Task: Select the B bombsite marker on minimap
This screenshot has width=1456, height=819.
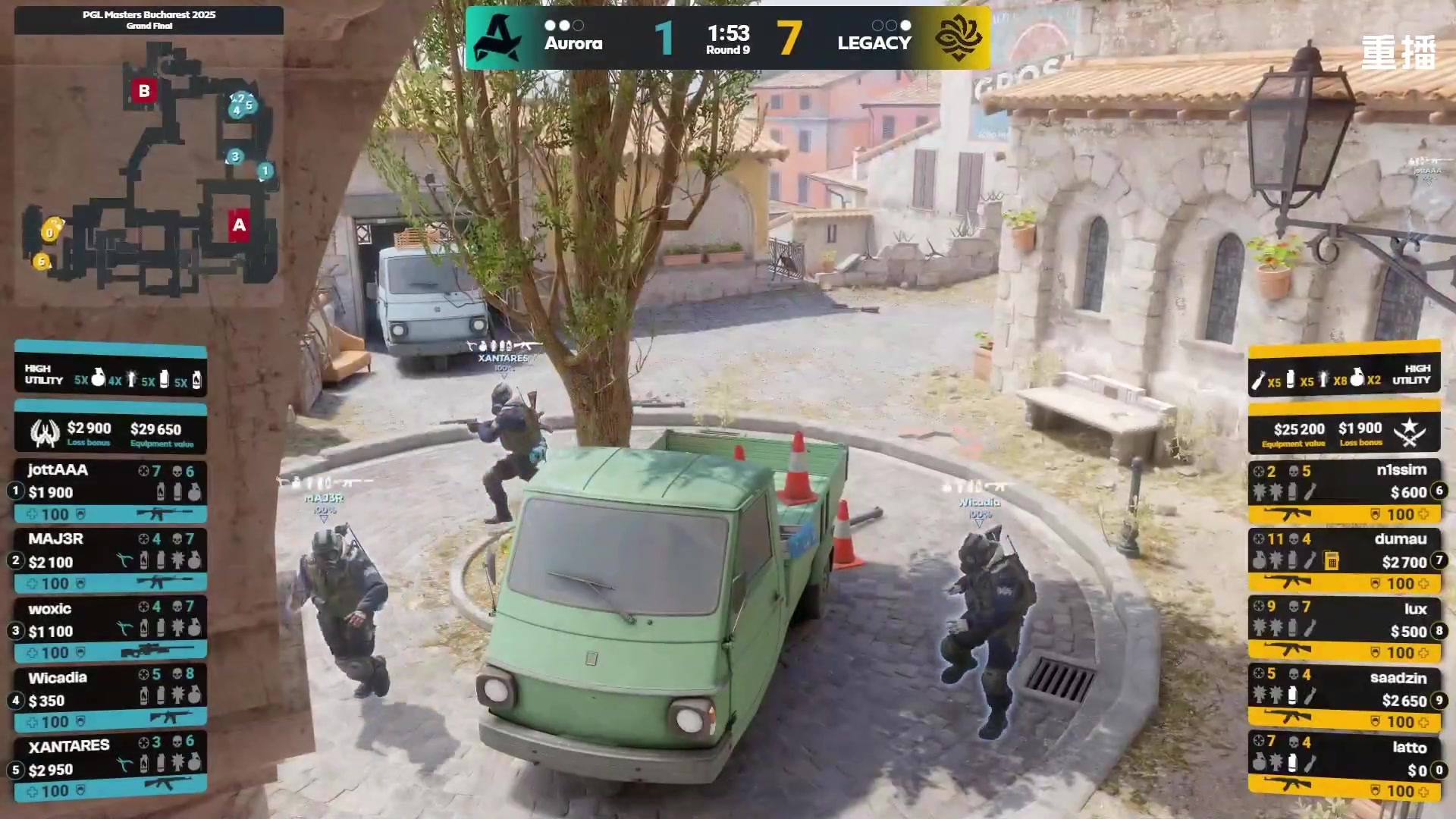Action: 144,91
